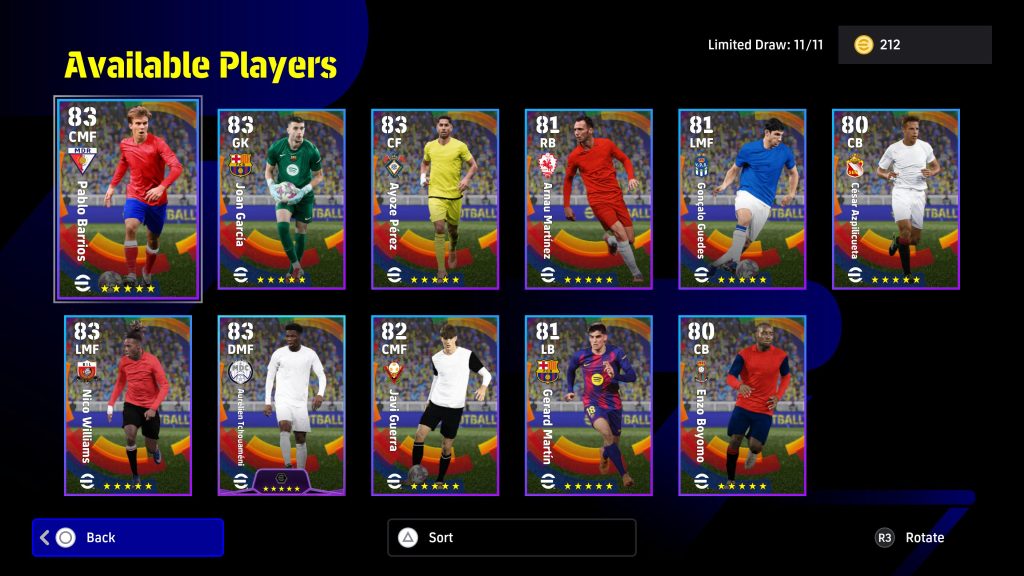Pick the Aurélien Tchouaméni DMF card
The height and width of the screenshot is (576, 1024).
pyautogui.click(x=281, y=405)
